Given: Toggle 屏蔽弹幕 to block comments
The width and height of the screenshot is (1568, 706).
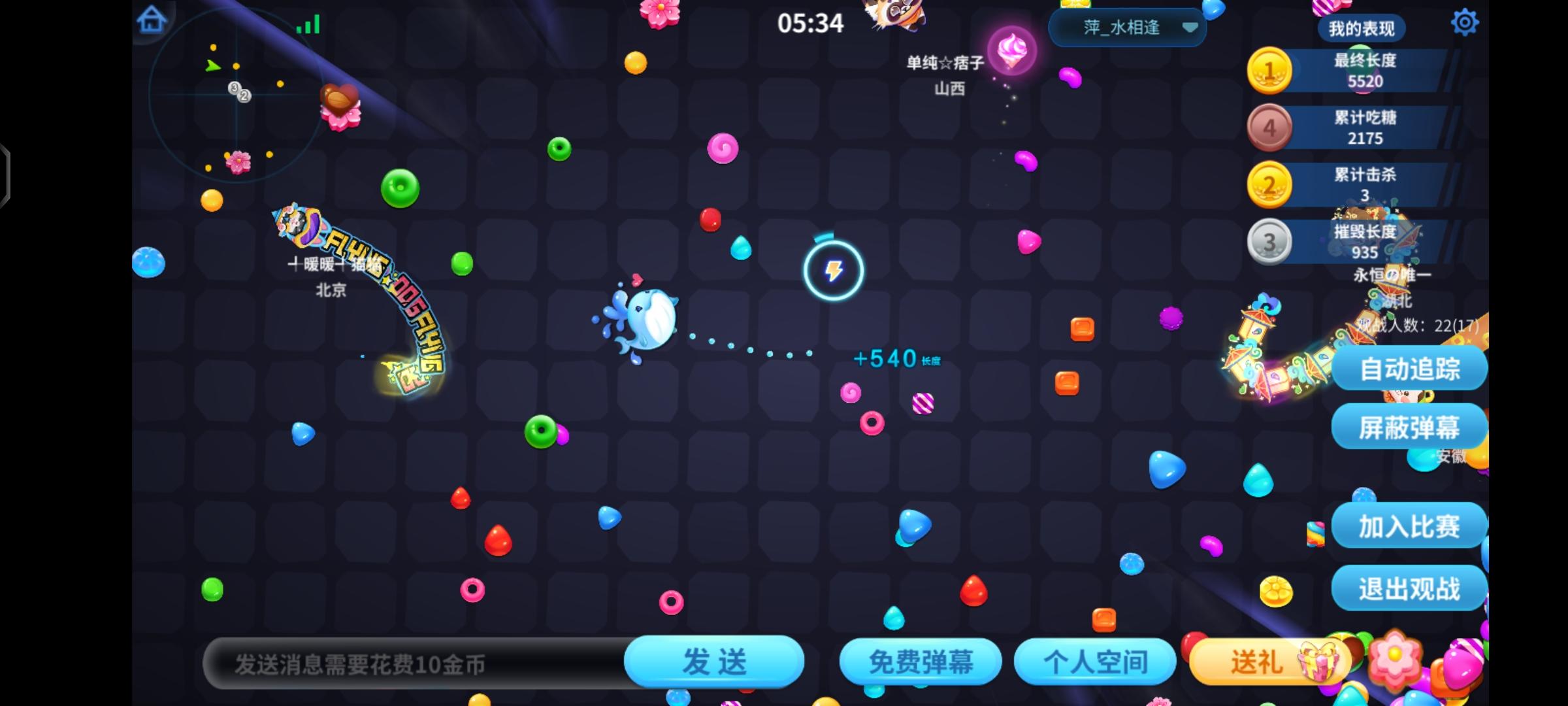Looking at the screenshot, I should pos(1409,426).
